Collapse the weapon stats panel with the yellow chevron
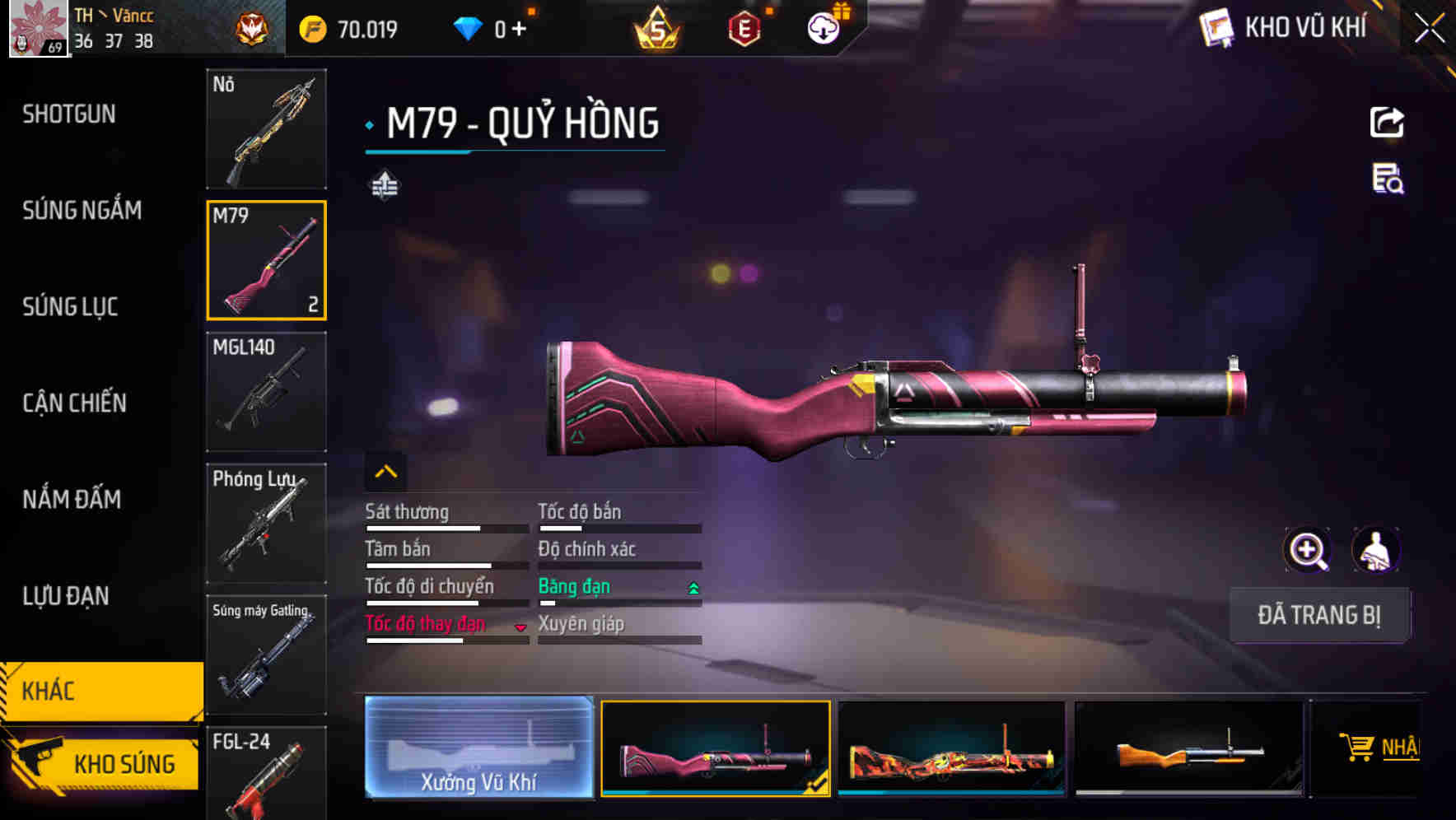The height and width of the screenshot is (820, 1456). tap(385, 471)
